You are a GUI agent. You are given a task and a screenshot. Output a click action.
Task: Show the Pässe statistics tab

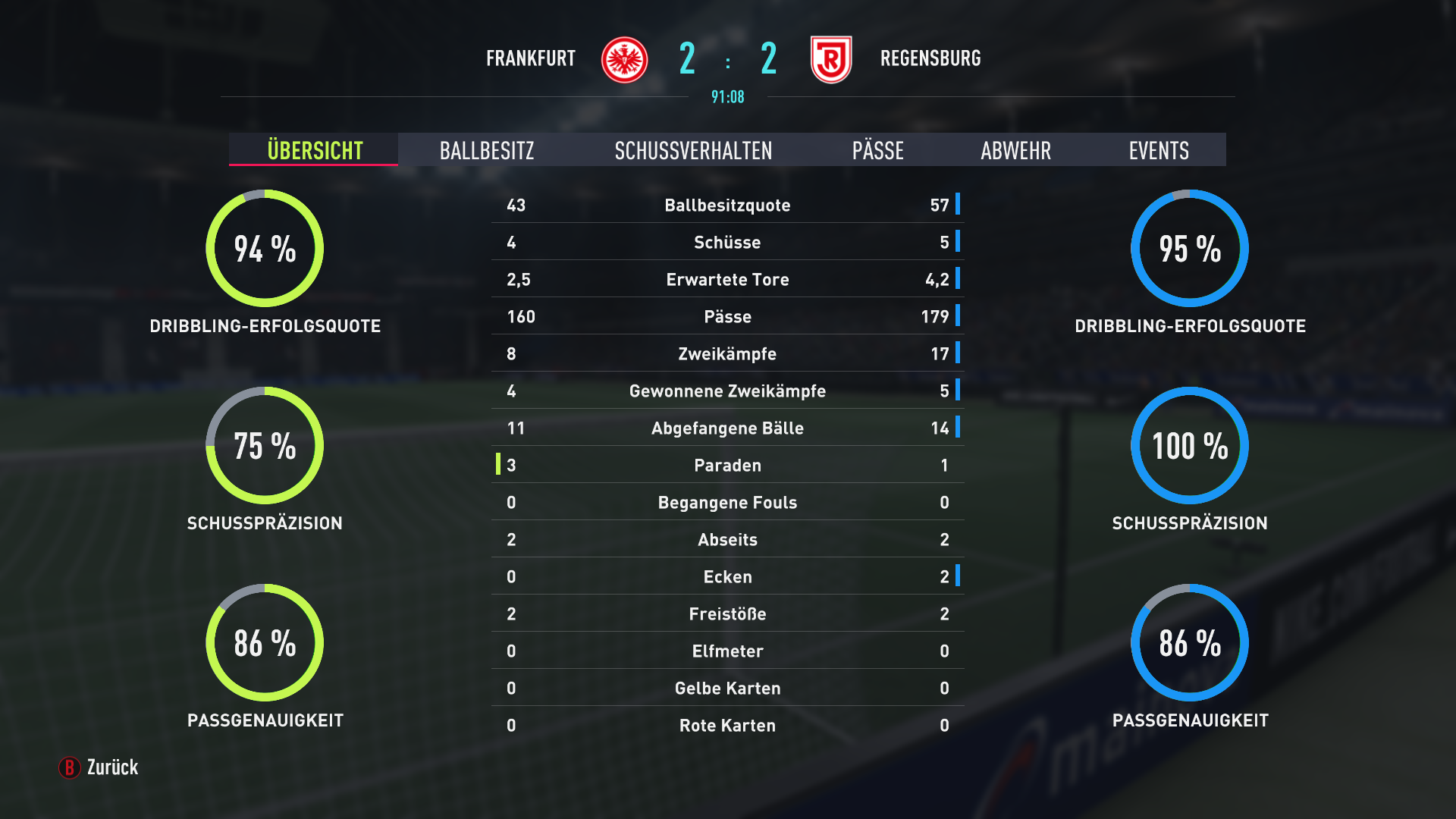point(877,150)
